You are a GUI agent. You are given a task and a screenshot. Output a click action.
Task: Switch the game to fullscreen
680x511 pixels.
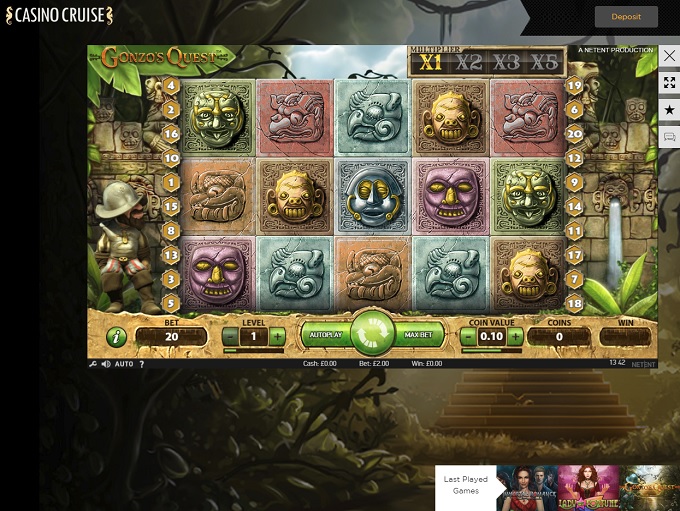click(669, 83)
